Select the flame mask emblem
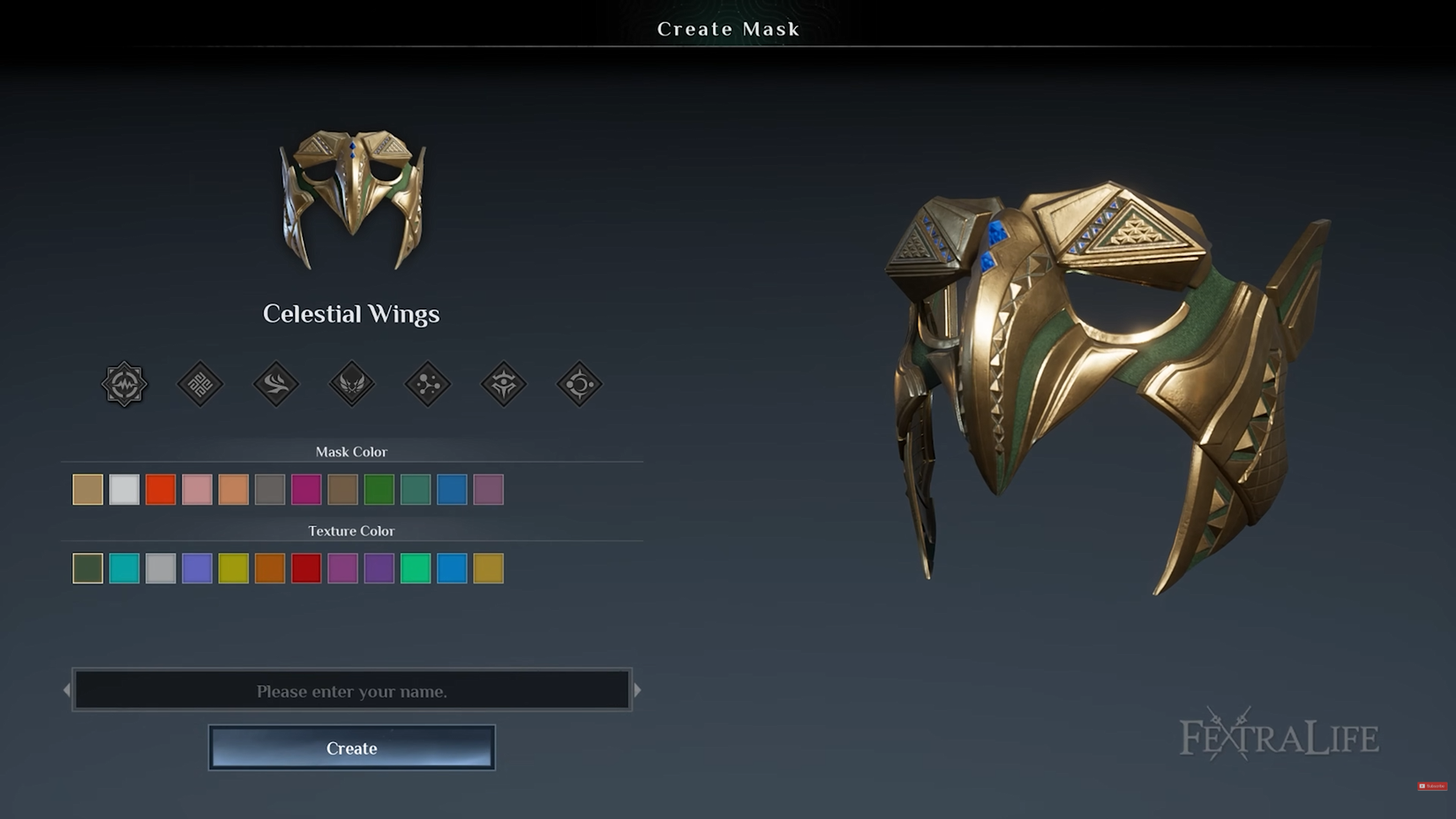1456x819 pixels. 277,385
